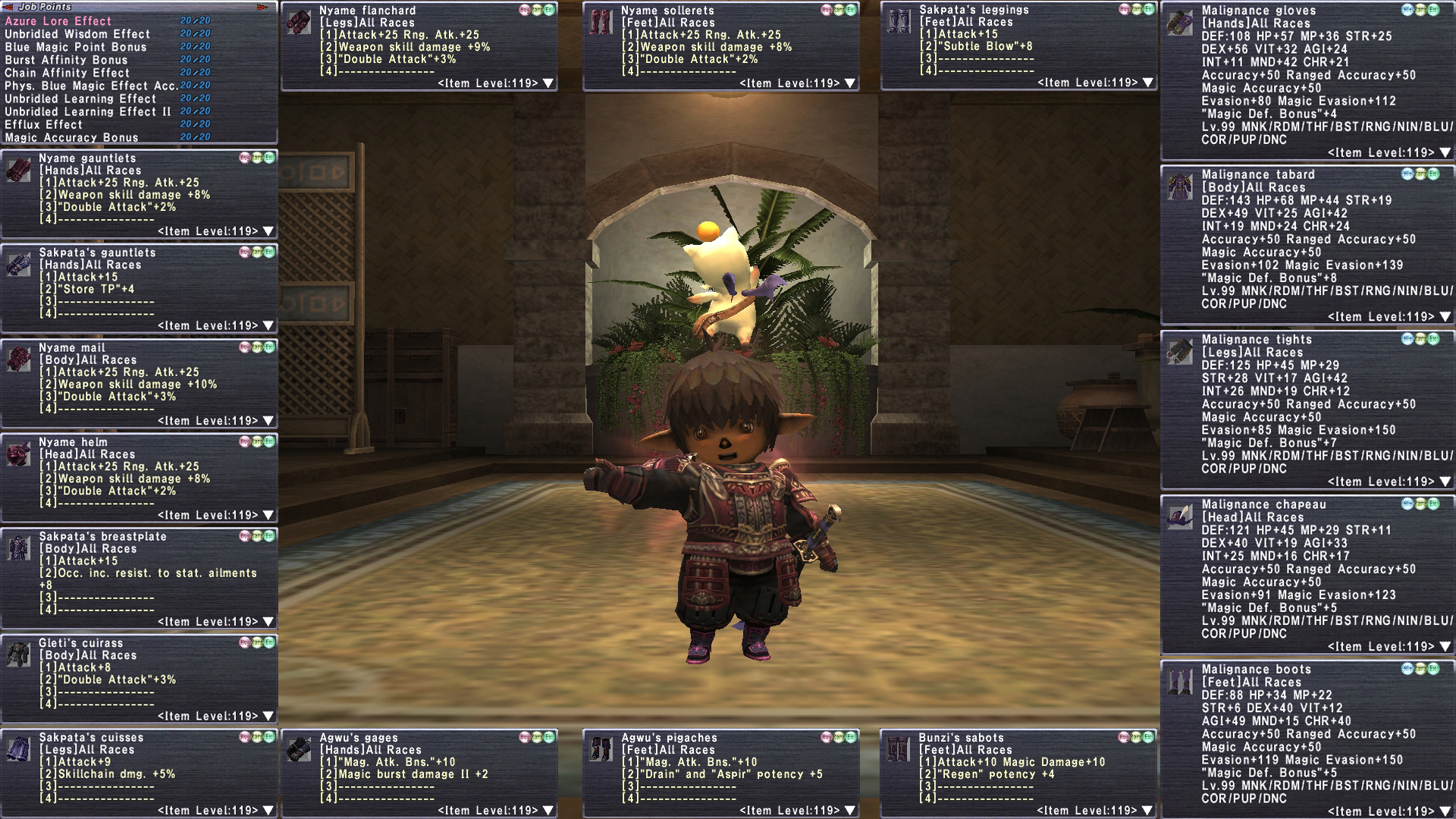Select Chain Affinity Effect in the list

67,73
